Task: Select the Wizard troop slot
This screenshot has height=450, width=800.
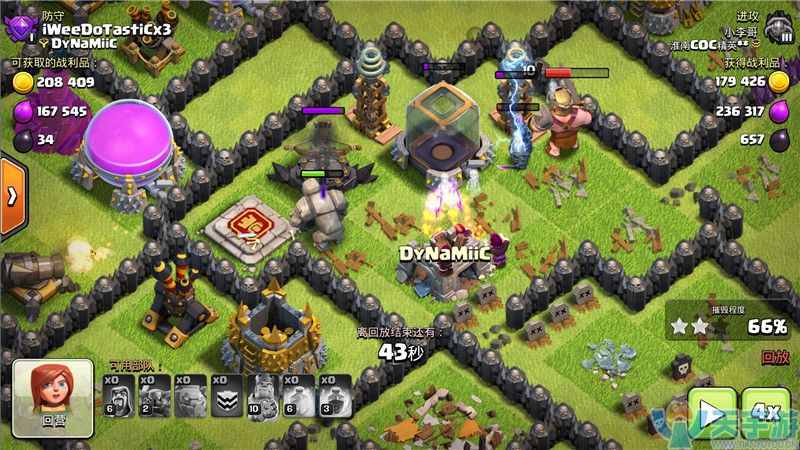Action: tap(119, 396)
